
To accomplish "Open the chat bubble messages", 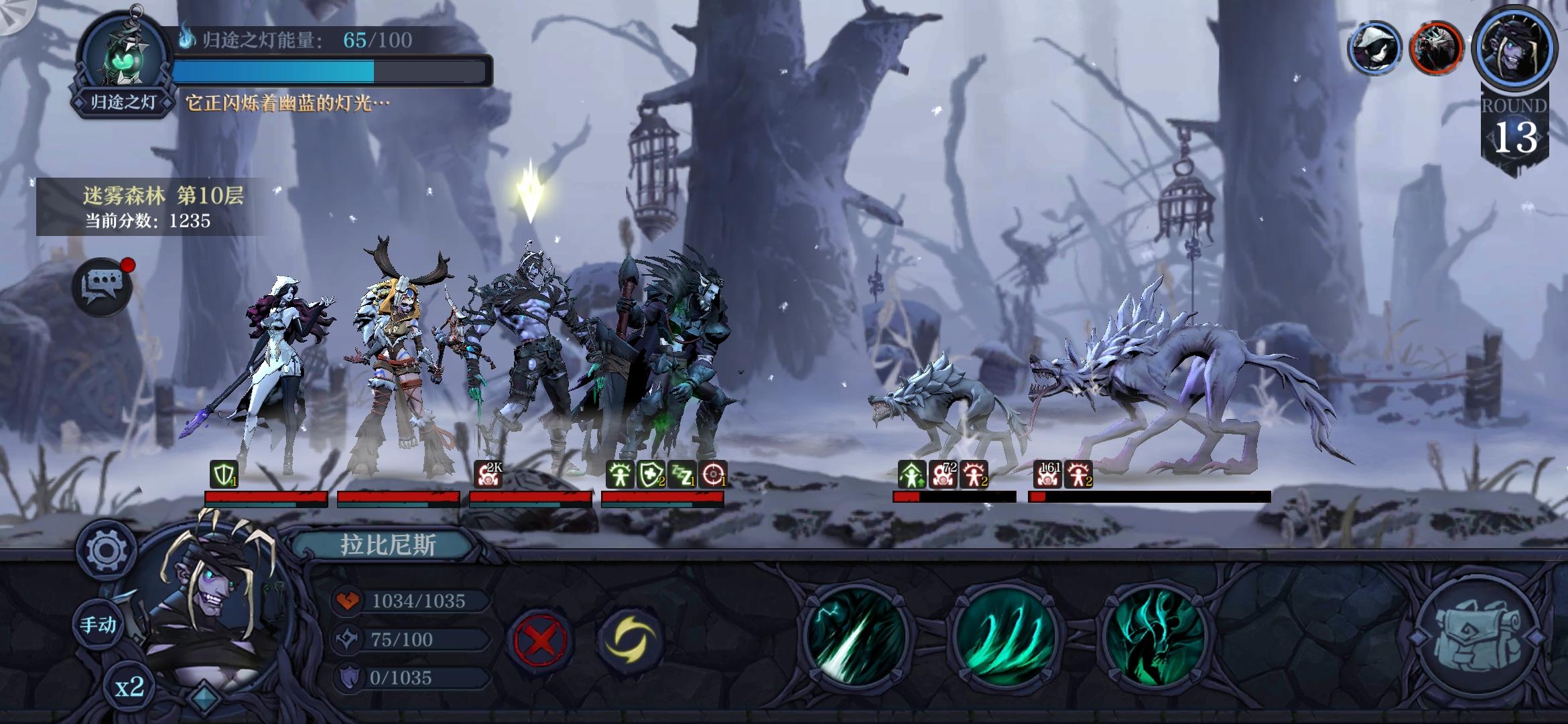I will point(102,287).
